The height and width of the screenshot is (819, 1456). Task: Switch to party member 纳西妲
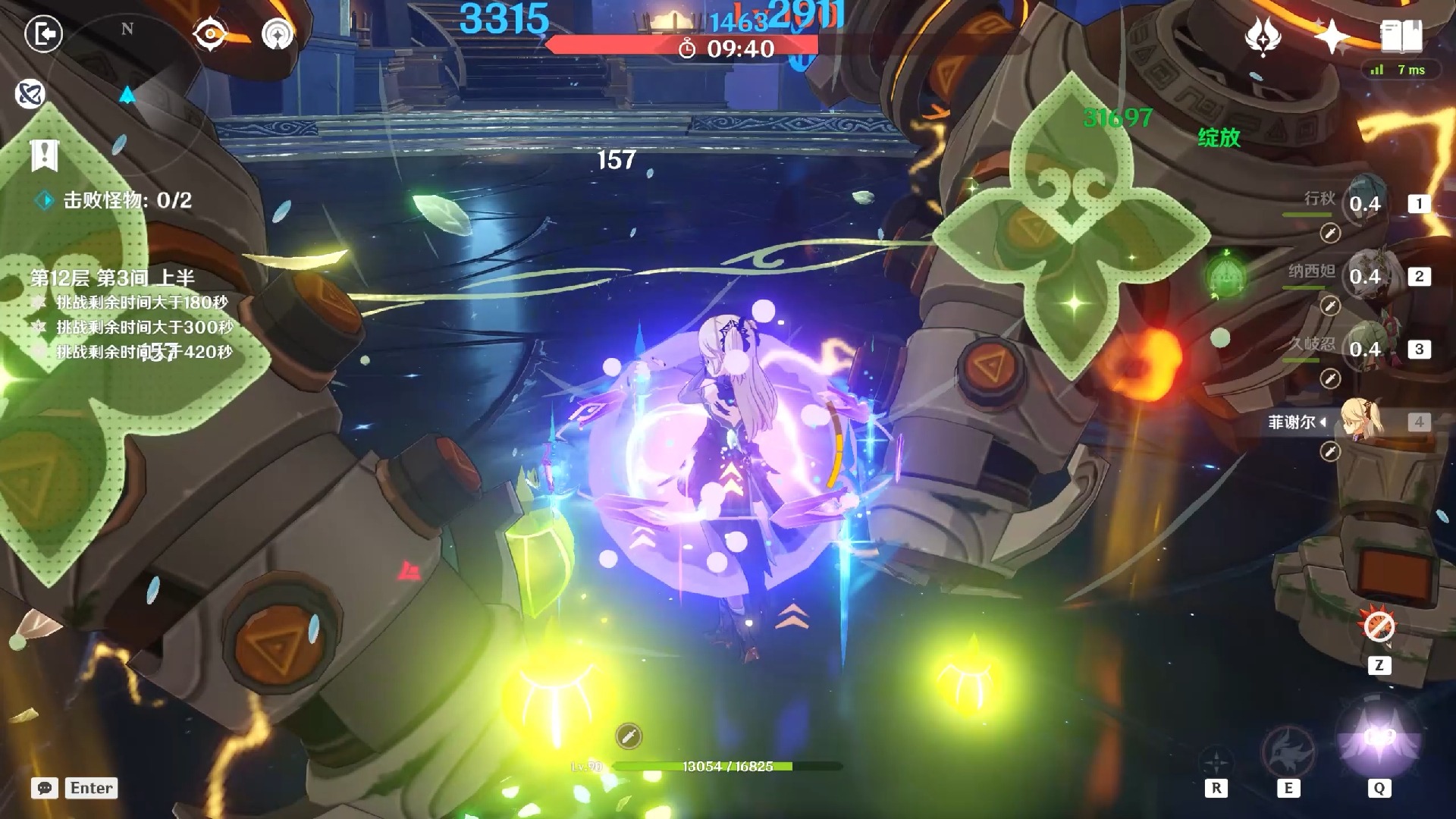[1365, 276]
